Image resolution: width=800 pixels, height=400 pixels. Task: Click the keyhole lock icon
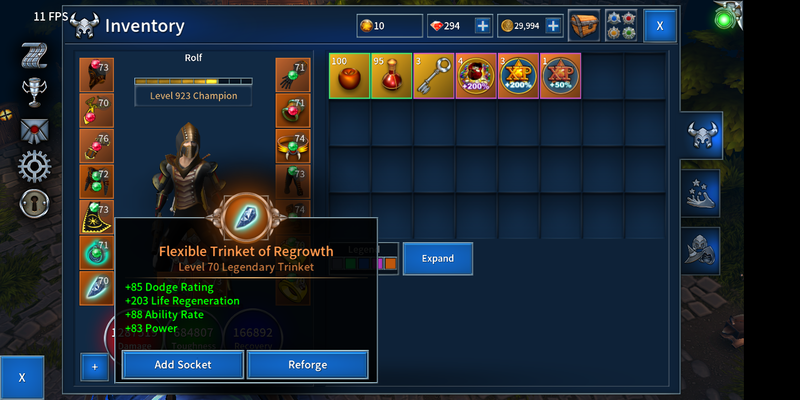point(35,203)
